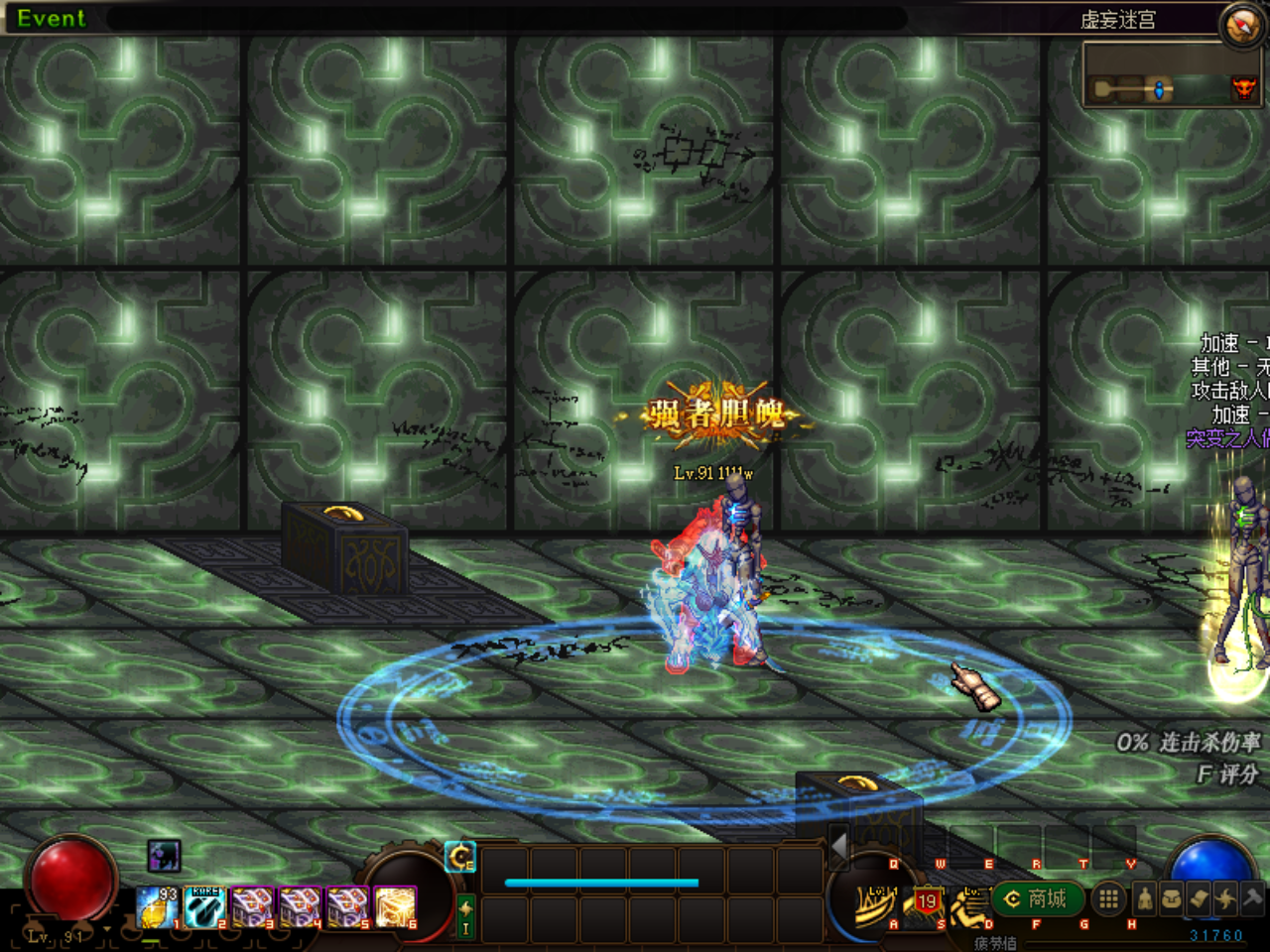Screen dimensions: 1270x952
Task: Open the inventory bag icon
Action: 1171,897
